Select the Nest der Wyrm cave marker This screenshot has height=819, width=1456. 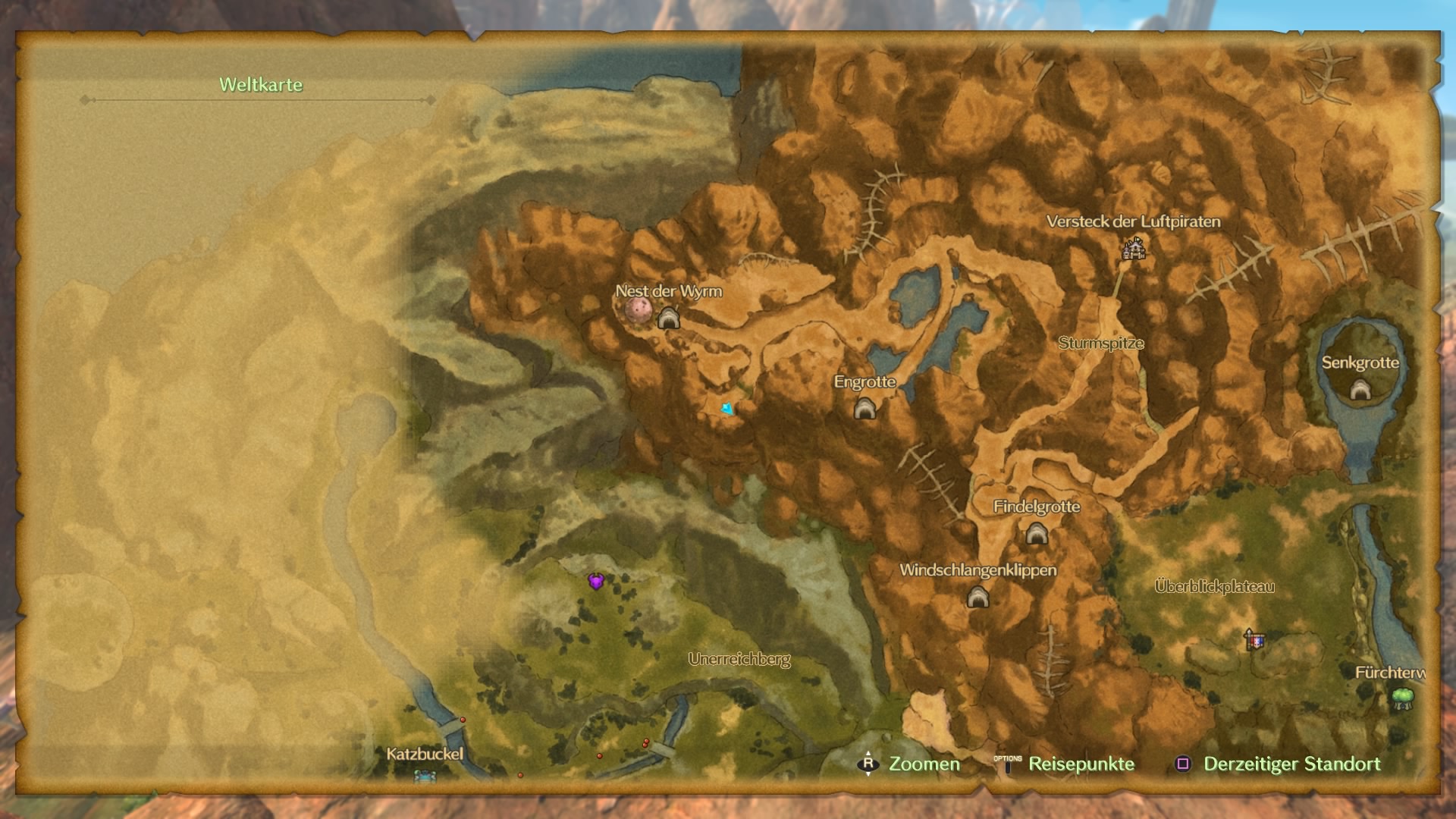(668, 318)
